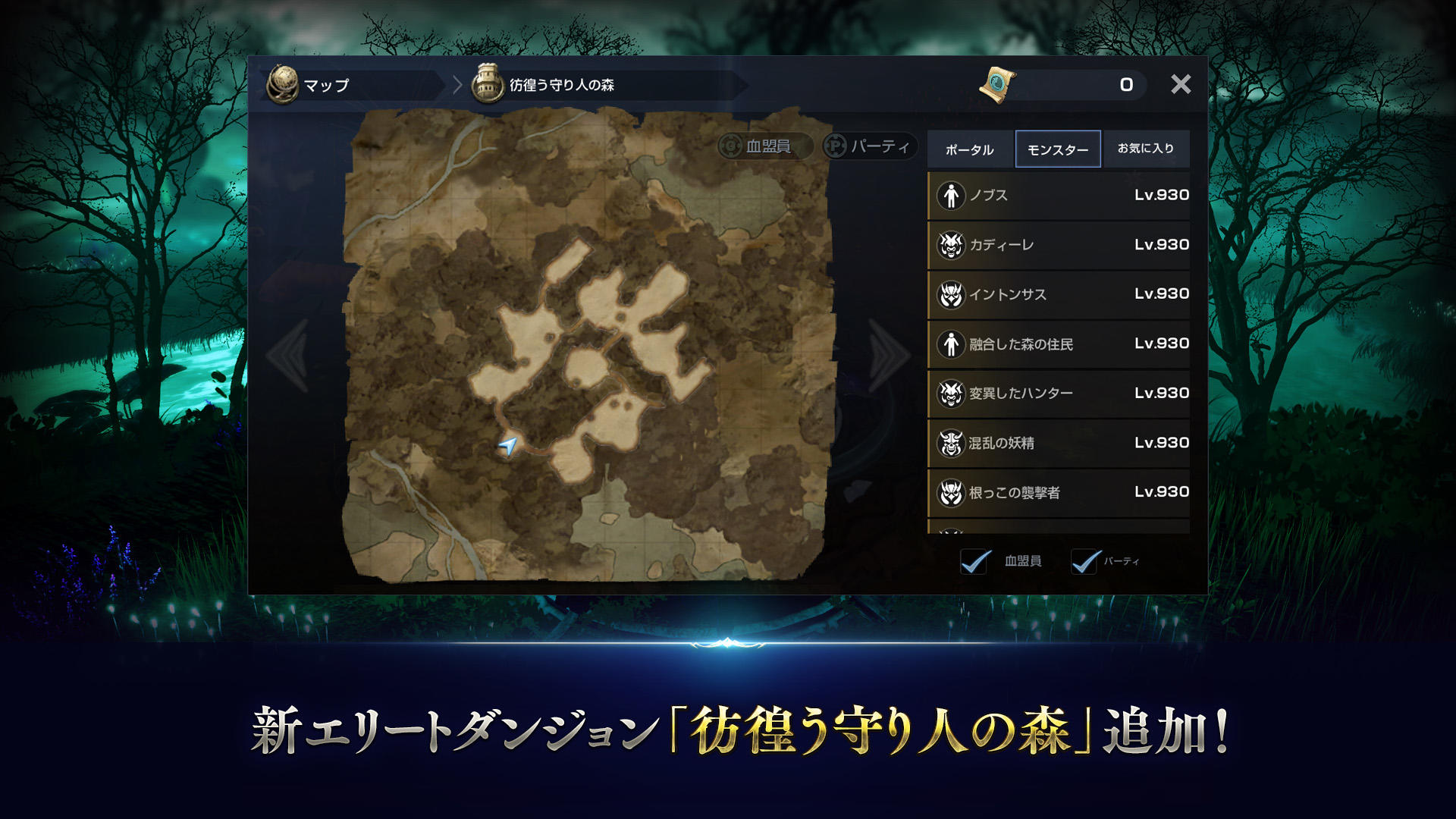Image resolution: width=1456 pixels, height=819 pixels.
Task: Click the scroll item icon near the counter
Action: (x=996, y=85)
